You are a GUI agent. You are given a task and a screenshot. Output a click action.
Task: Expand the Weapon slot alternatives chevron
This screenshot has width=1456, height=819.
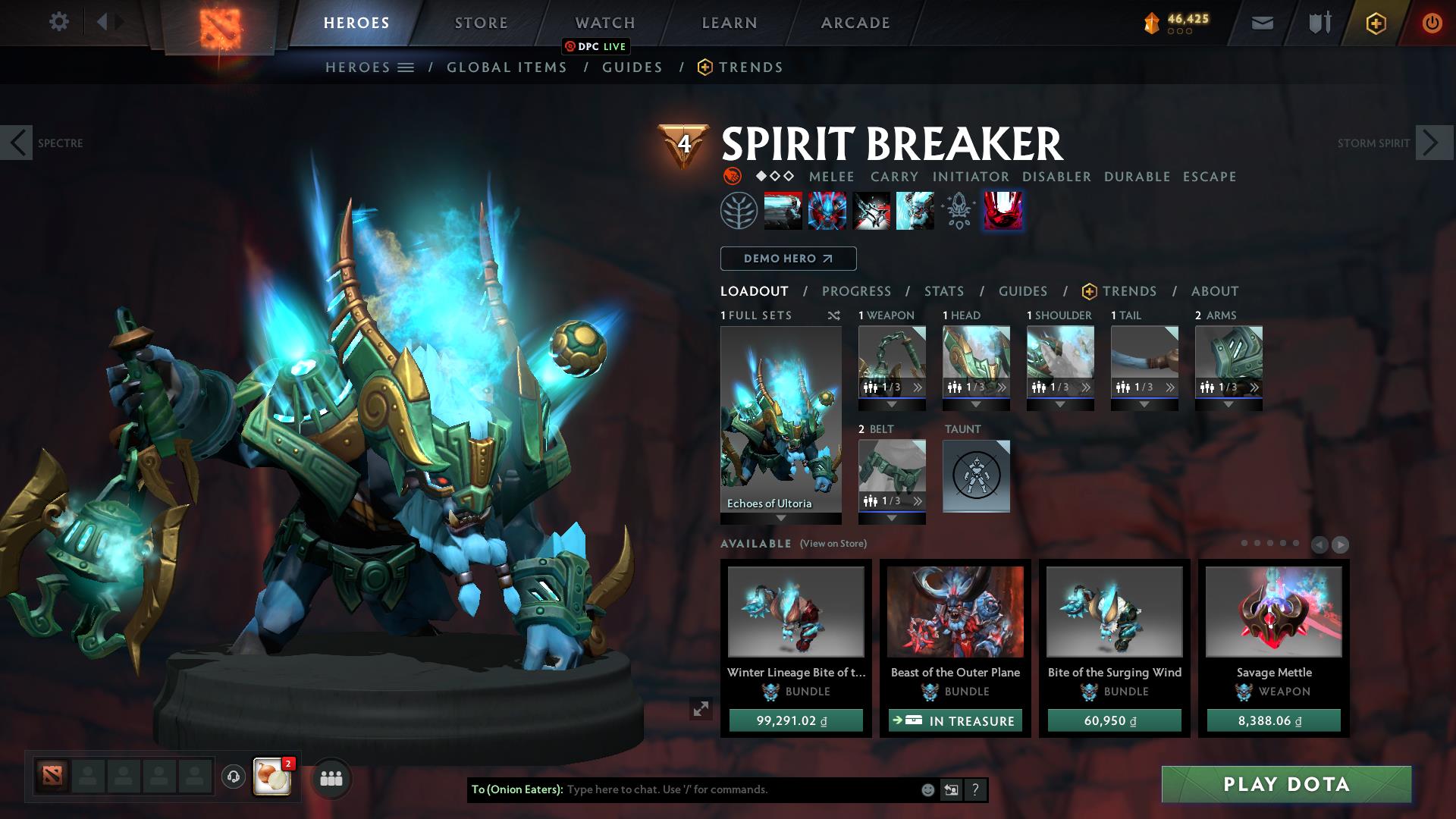pyautogui.click(x=918, y=387)
